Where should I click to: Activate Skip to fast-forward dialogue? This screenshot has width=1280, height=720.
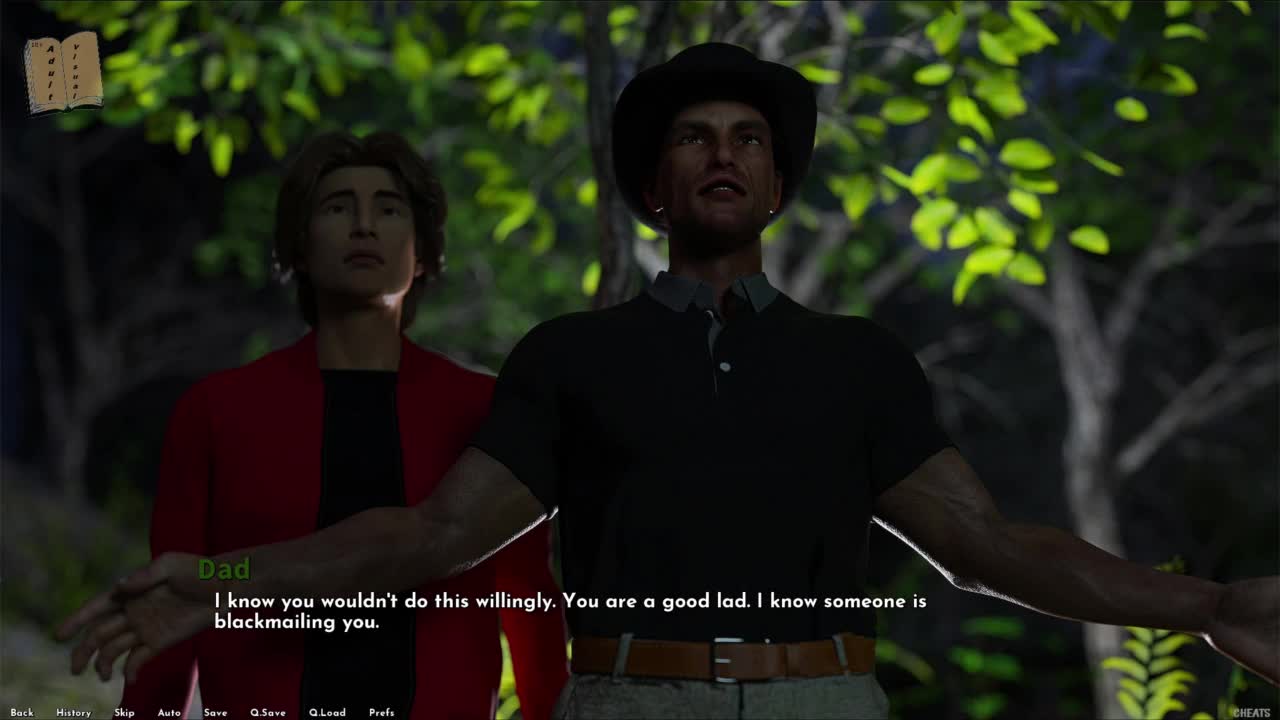[124, 713]
